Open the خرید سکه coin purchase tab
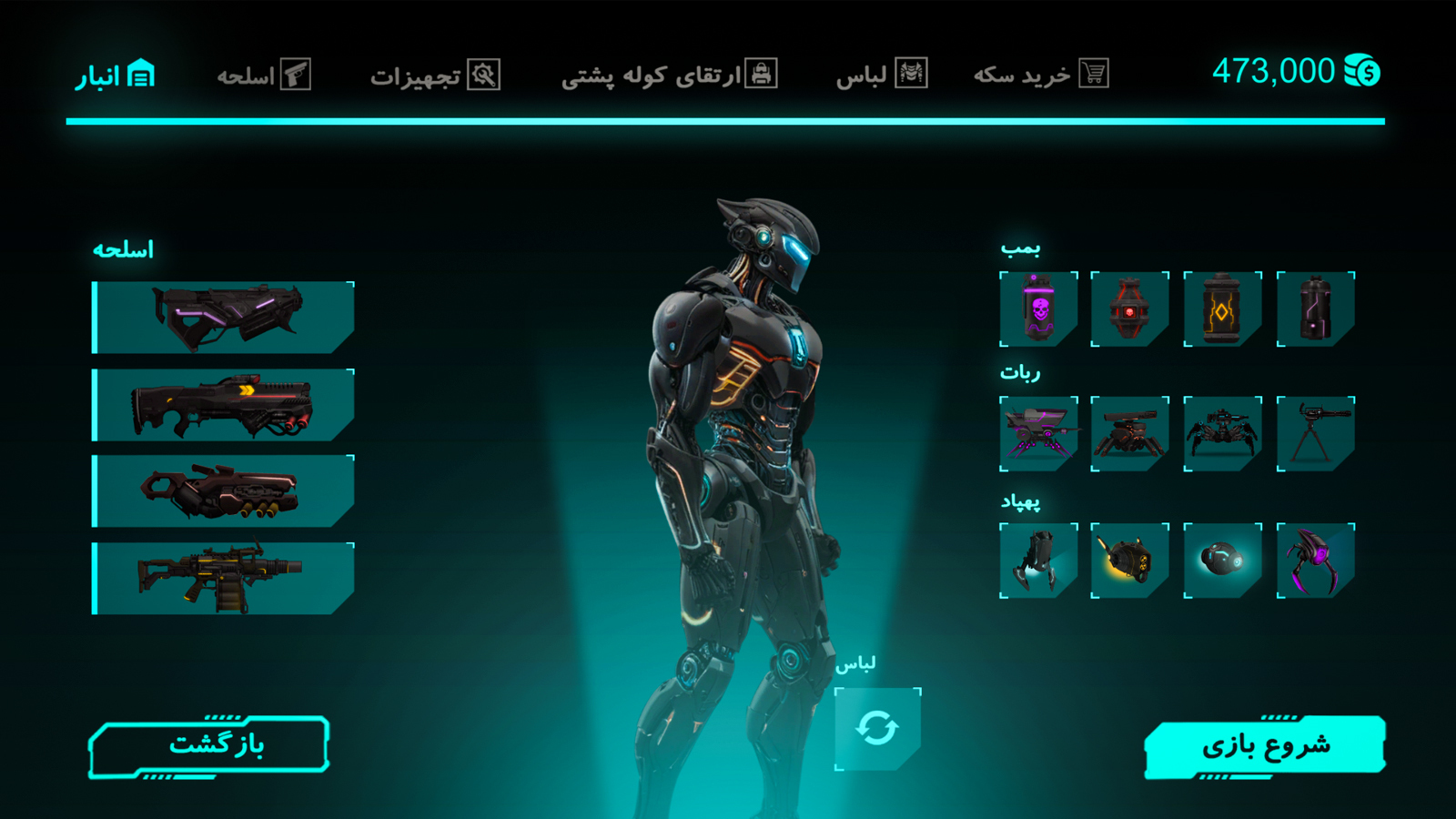This screenshot has width=1456, height=819. tap(1040, 75)
